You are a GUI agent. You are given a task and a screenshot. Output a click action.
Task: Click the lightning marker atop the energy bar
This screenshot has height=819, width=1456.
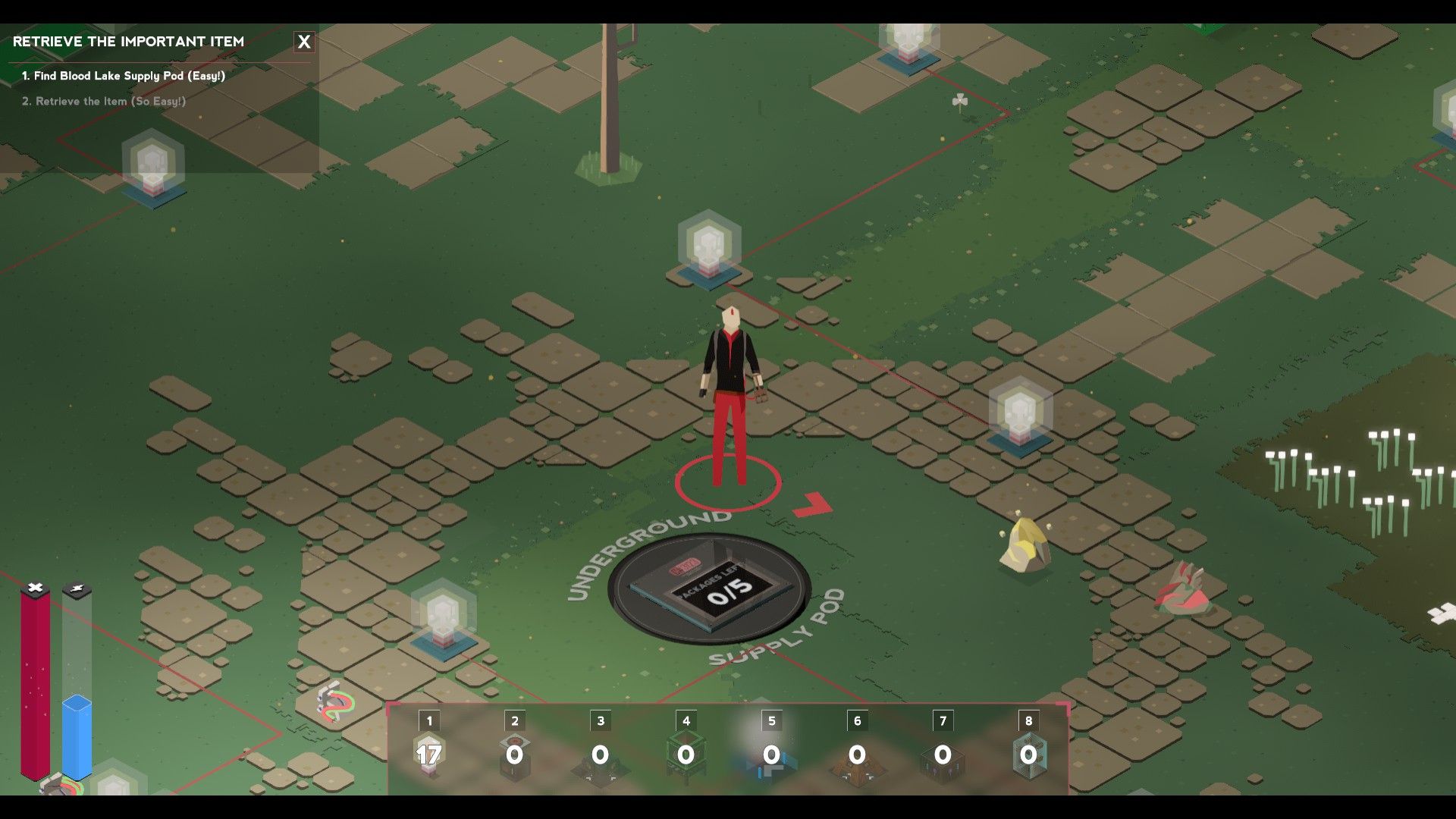point(79,586)
